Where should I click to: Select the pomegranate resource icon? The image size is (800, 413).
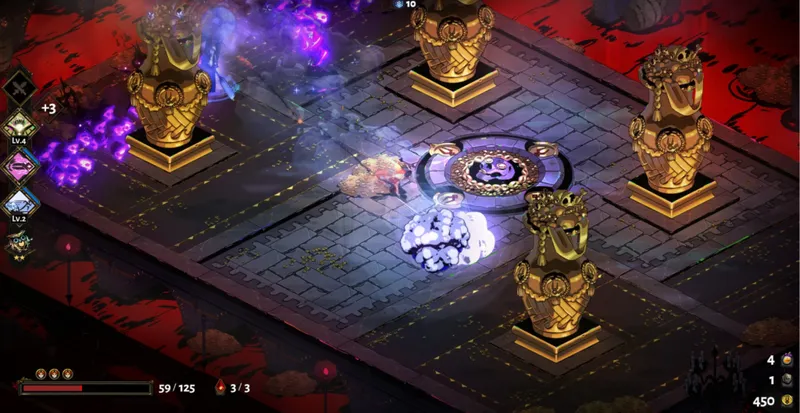point(786,360)
